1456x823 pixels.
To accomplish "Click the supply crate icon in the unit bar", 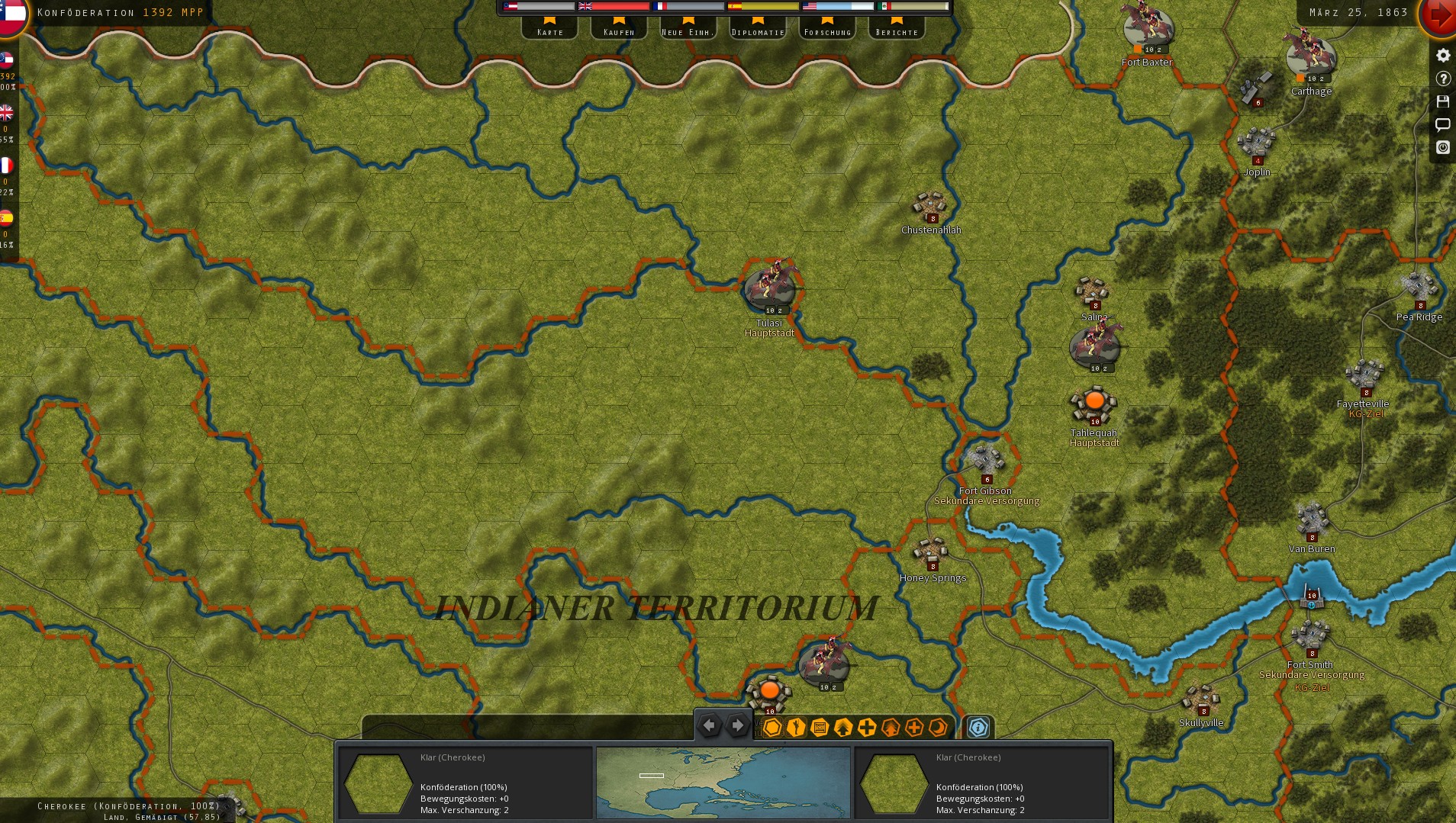I will pos(818,728).
